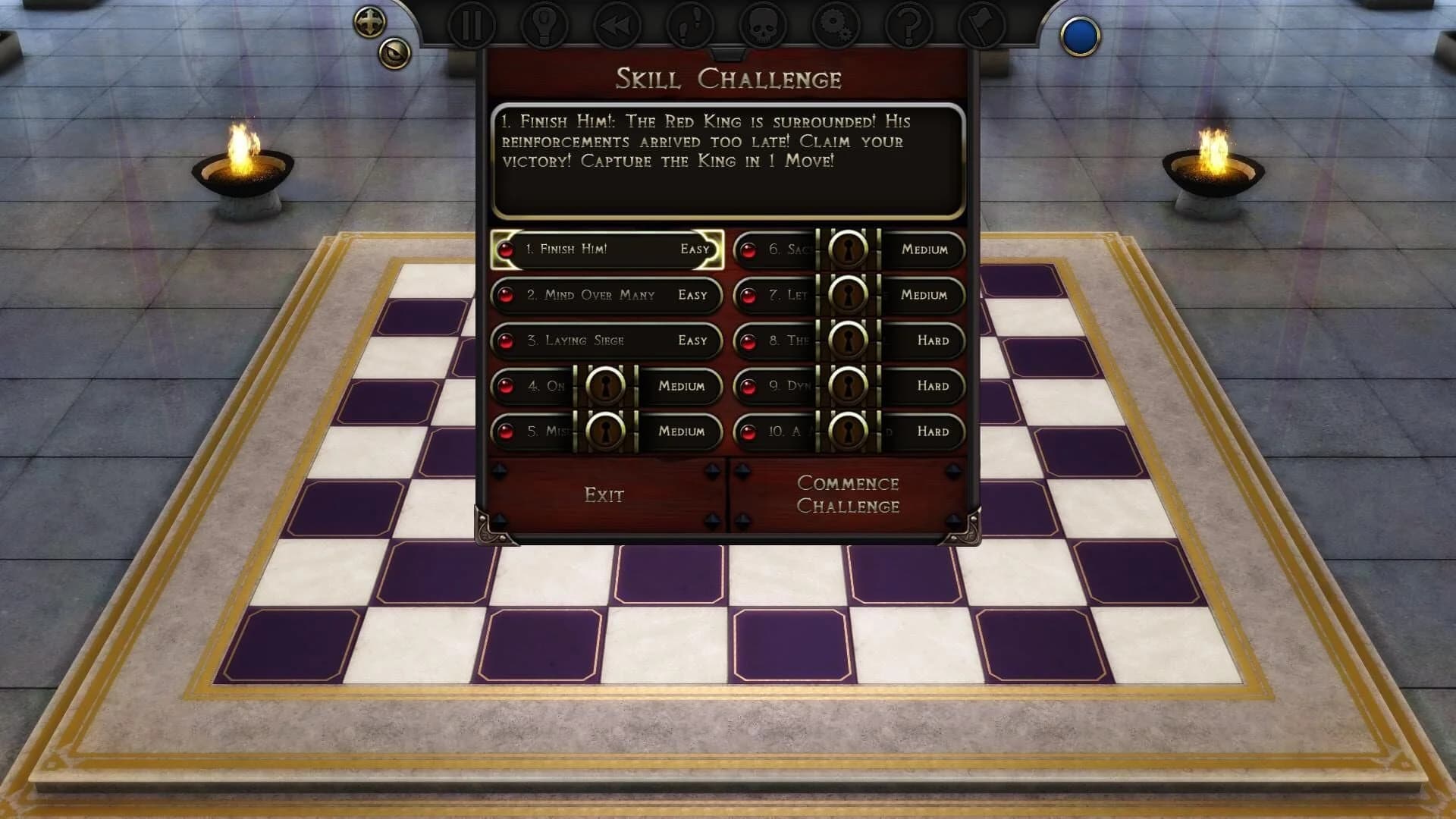The width and height of the screenshot is (1456, 819).
Task: Click the compass emblem in the top left
Action: point(369,21)
